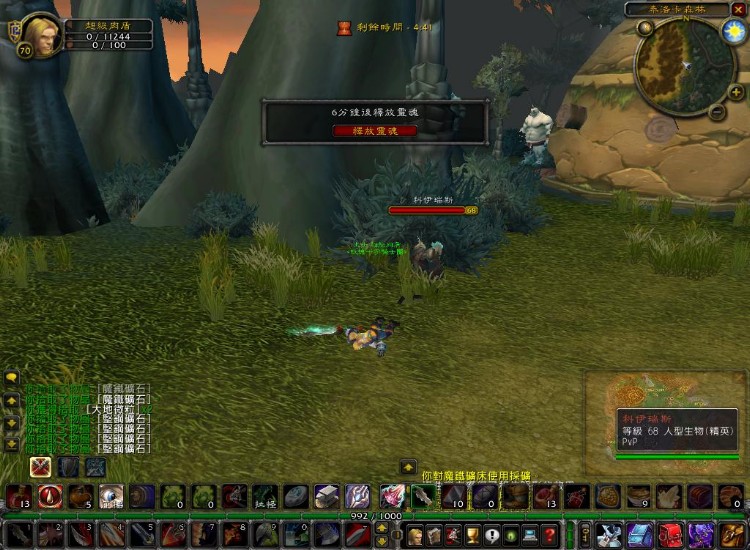Jump chat to bottom with the last arrow
The width and height of the screenshot is (750, 550).
click(11, 443)
